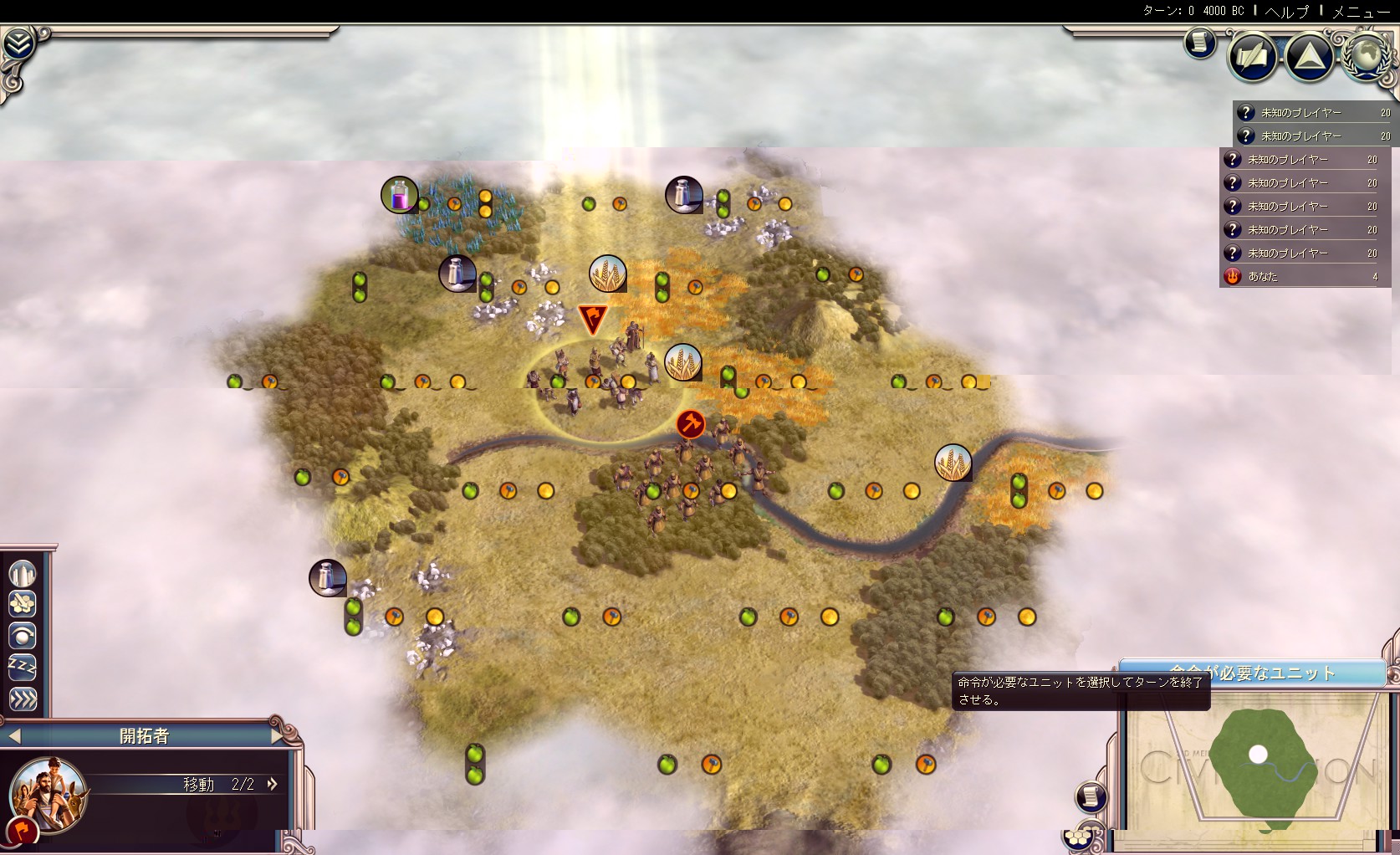The width and height of the screenshot is (1400, 855).
Task: Open the small scroll notification log icon
Action: pyautogui.click(x=1200, y=43)
